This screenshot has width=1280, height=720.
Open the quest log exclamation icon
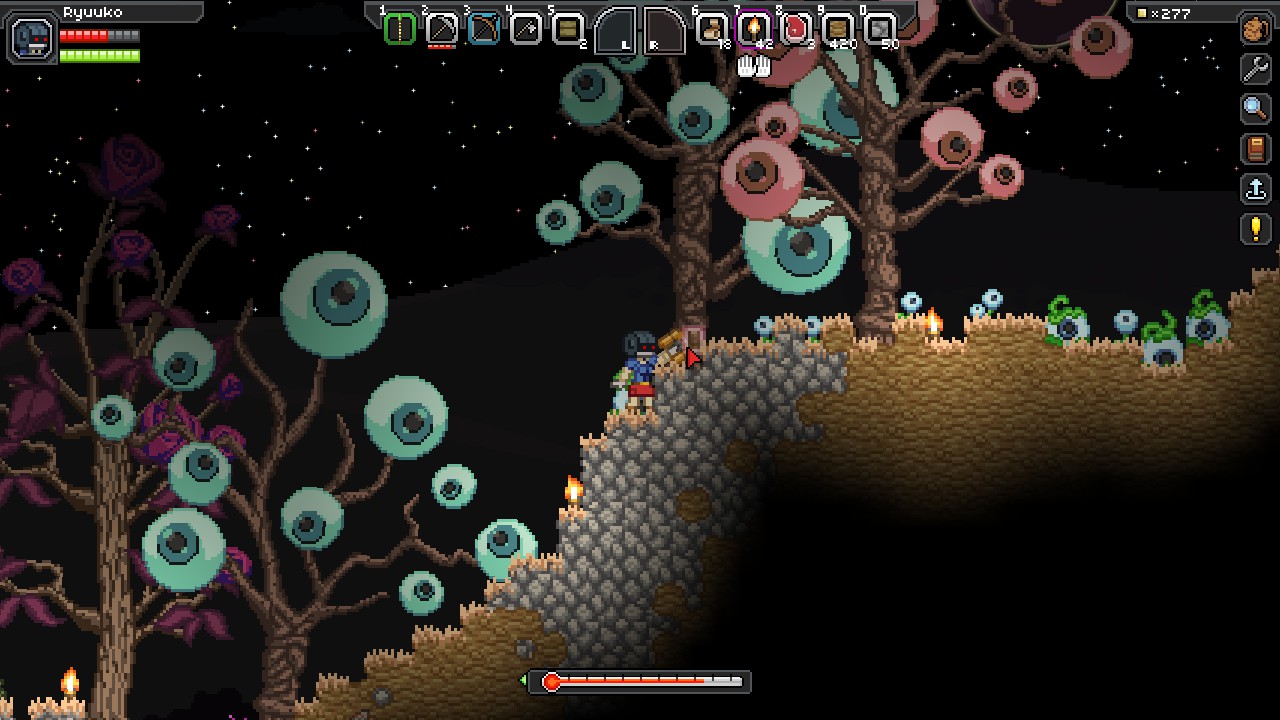(1255, 229)
